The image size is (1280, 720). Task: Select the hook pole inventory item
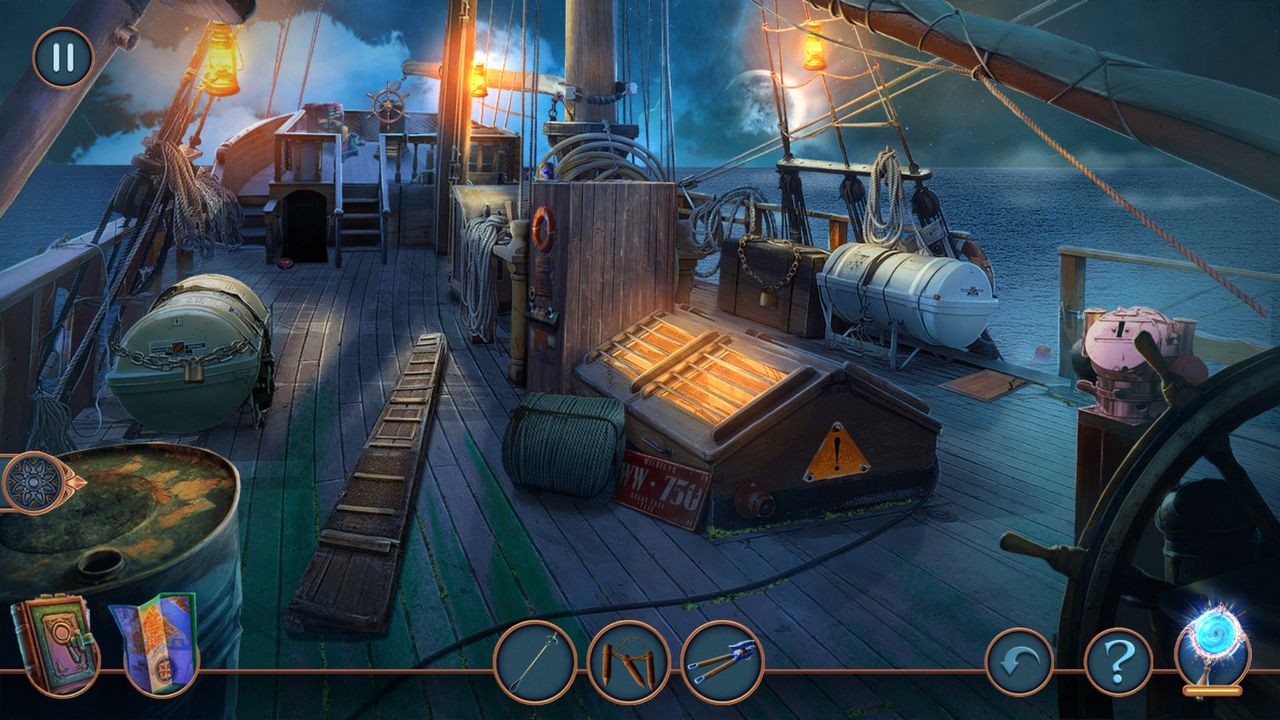tap(535, 662)
